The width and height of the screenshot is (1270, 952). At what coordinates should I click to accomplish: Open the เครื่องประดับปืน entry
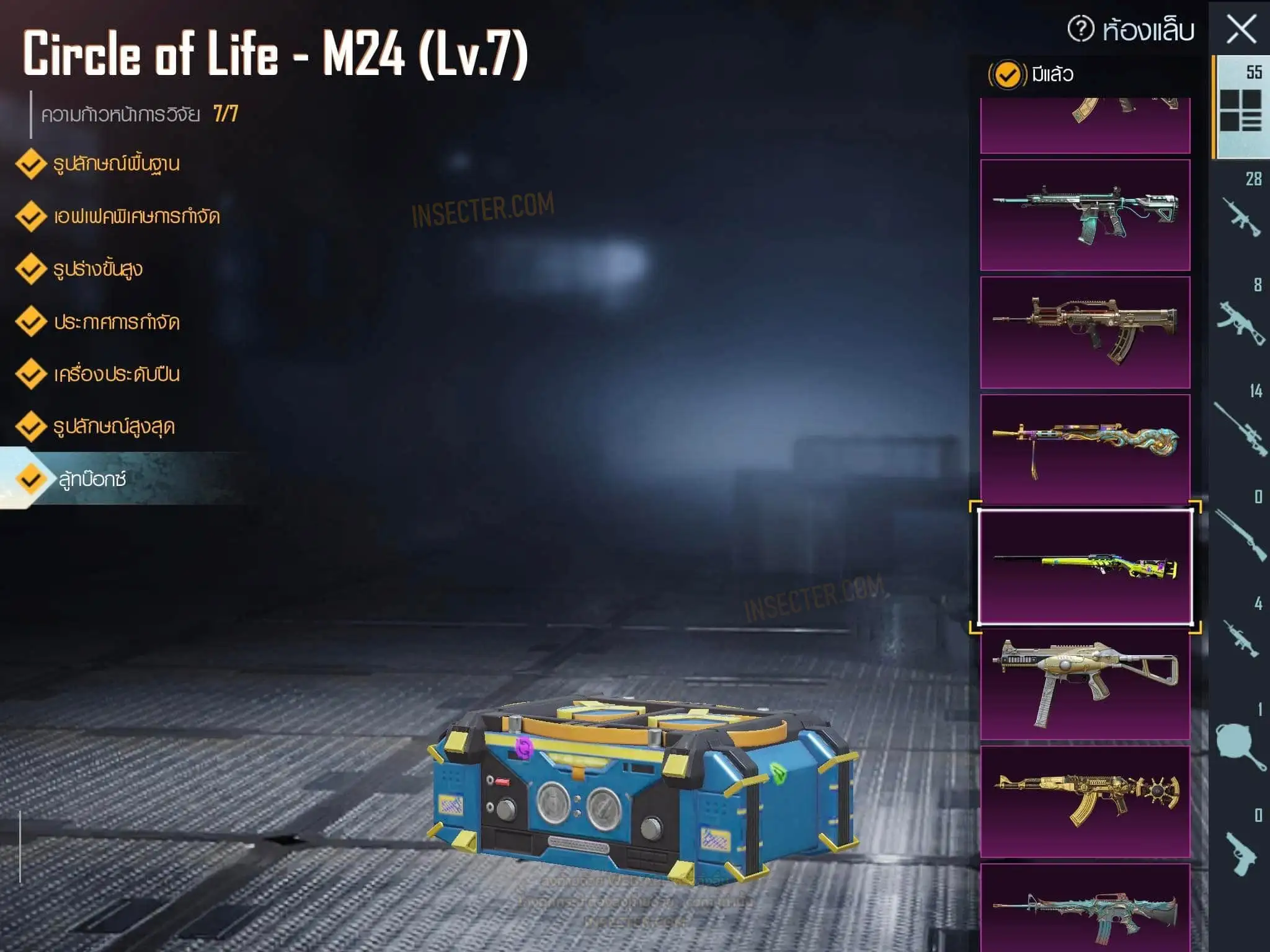point(116,374)
